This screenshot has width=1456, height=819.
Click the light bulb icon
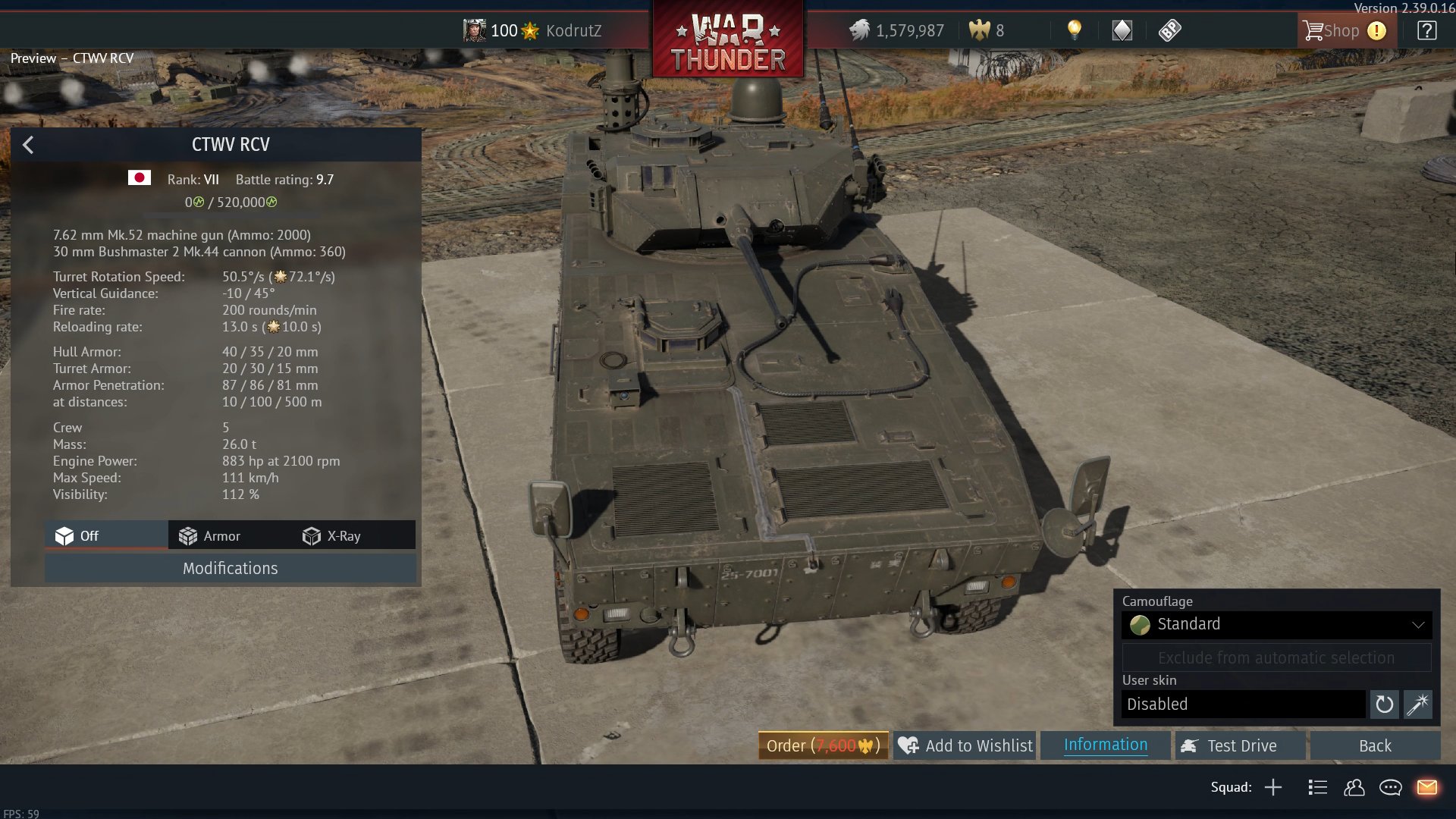1074,30
